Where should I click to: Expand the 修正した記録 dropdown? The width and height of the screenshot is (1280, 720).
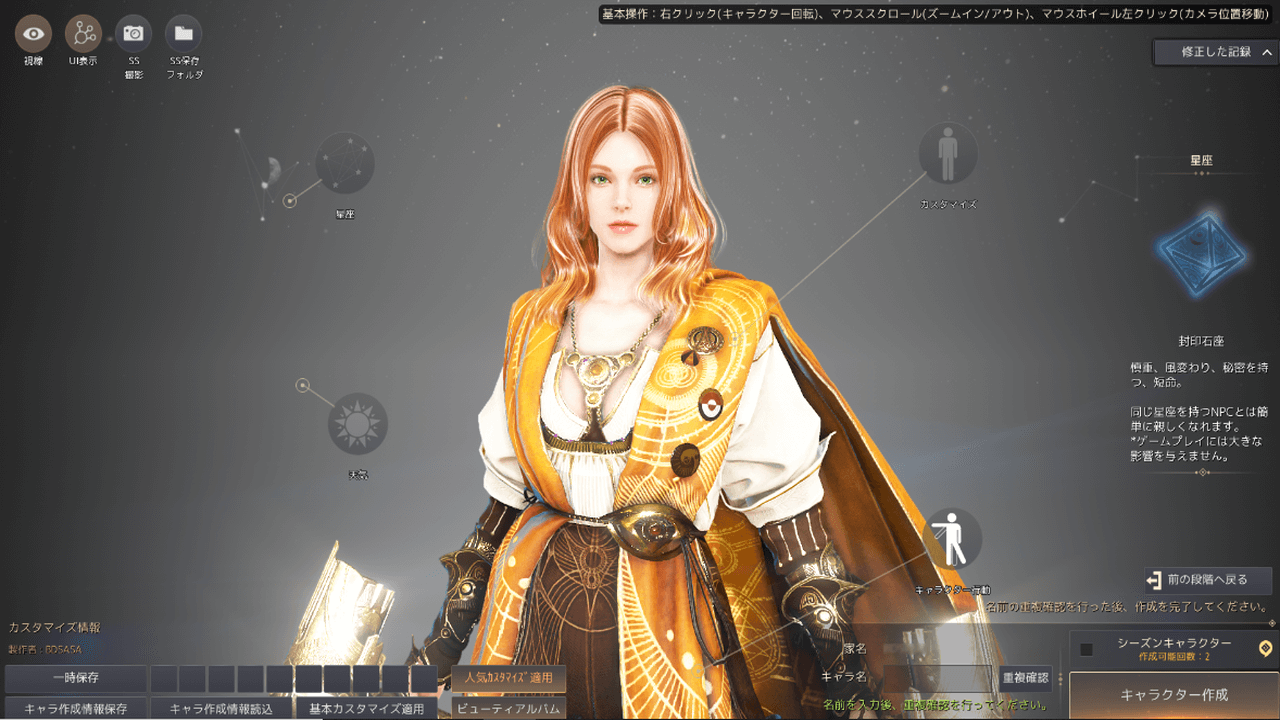click(x=1215, y=52)
